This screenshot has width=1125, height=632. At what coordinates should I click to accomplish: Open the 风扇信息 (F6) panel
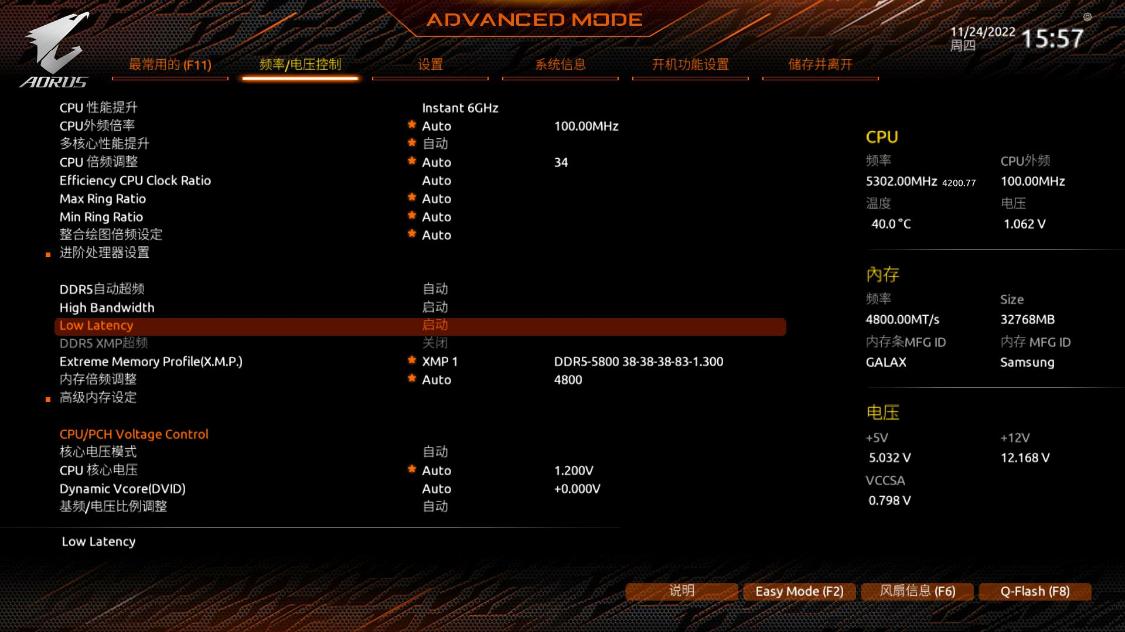(x=917, y=591)
